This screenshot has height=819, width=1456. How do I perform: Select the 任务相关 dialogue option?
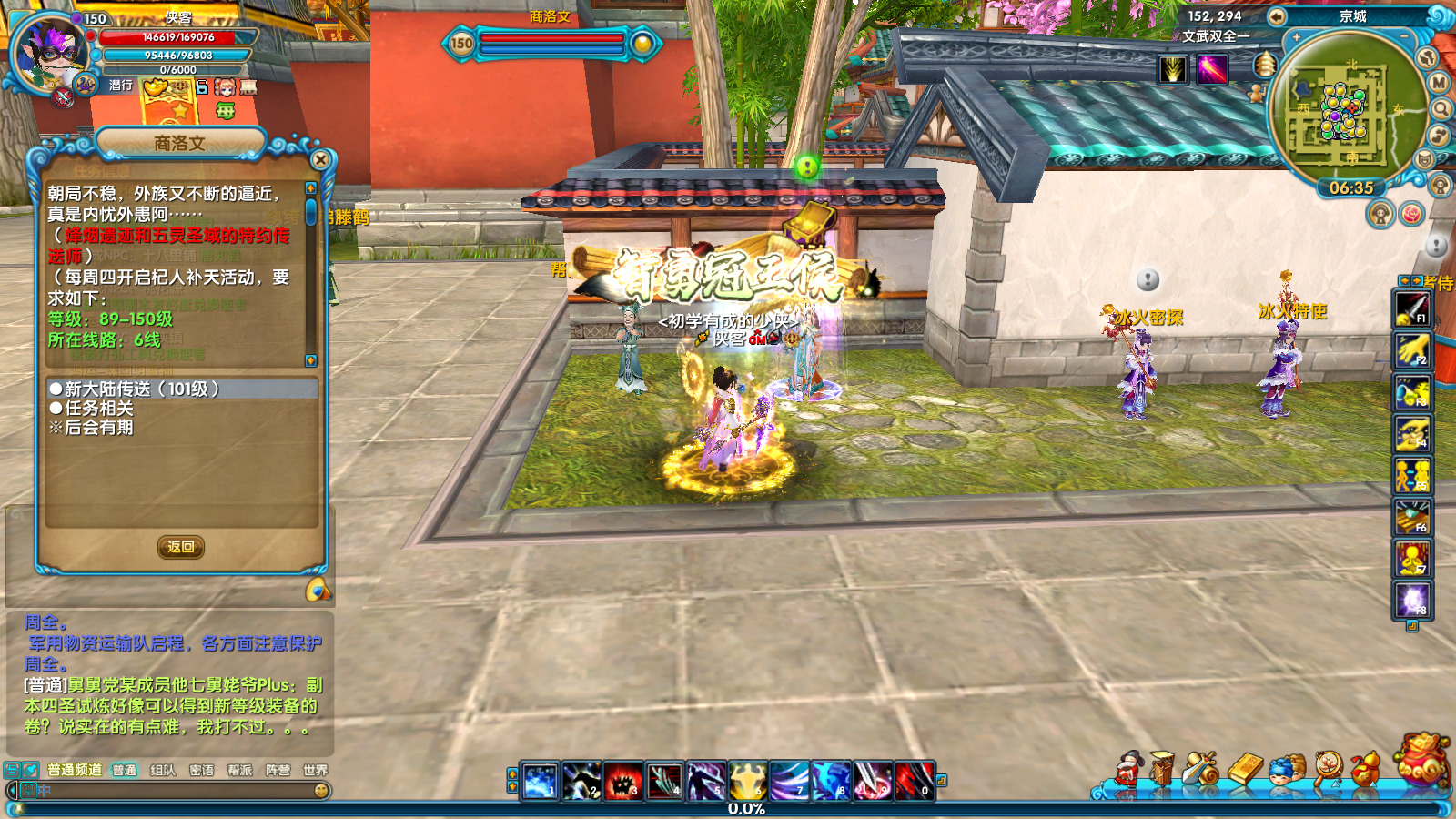(x=98, y=409)
